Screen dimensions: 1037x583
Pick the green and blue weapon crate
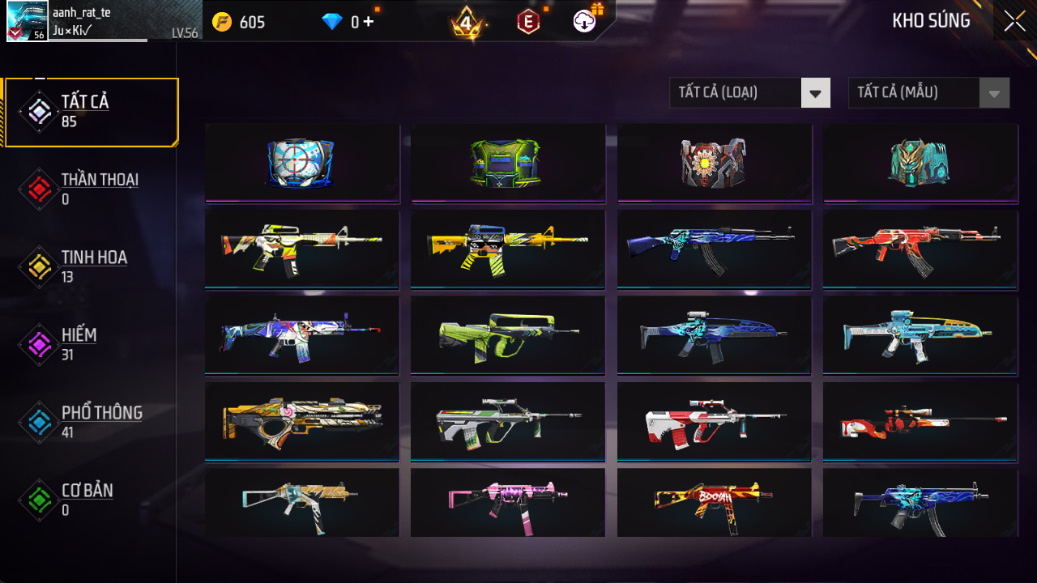507,162
